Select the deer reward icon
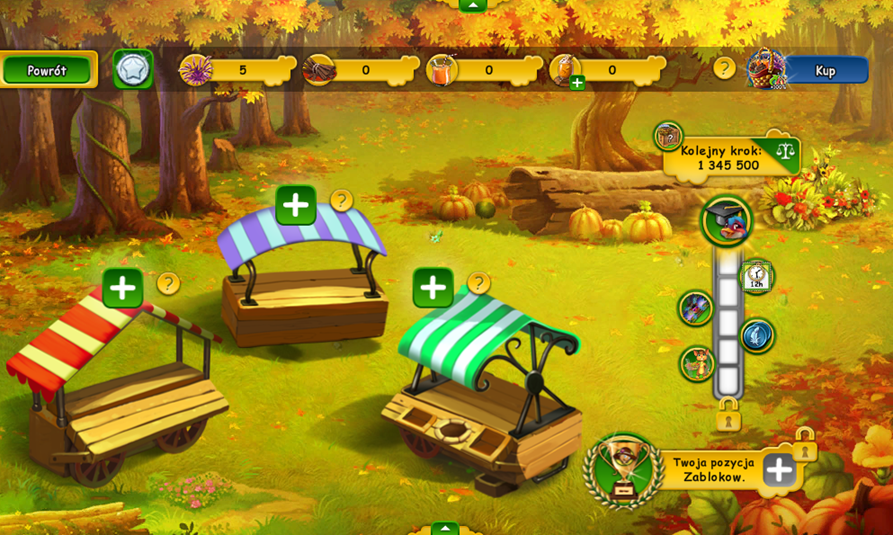Image resolution: width=893 pixels, height=535 pixels. coord(697,364)
